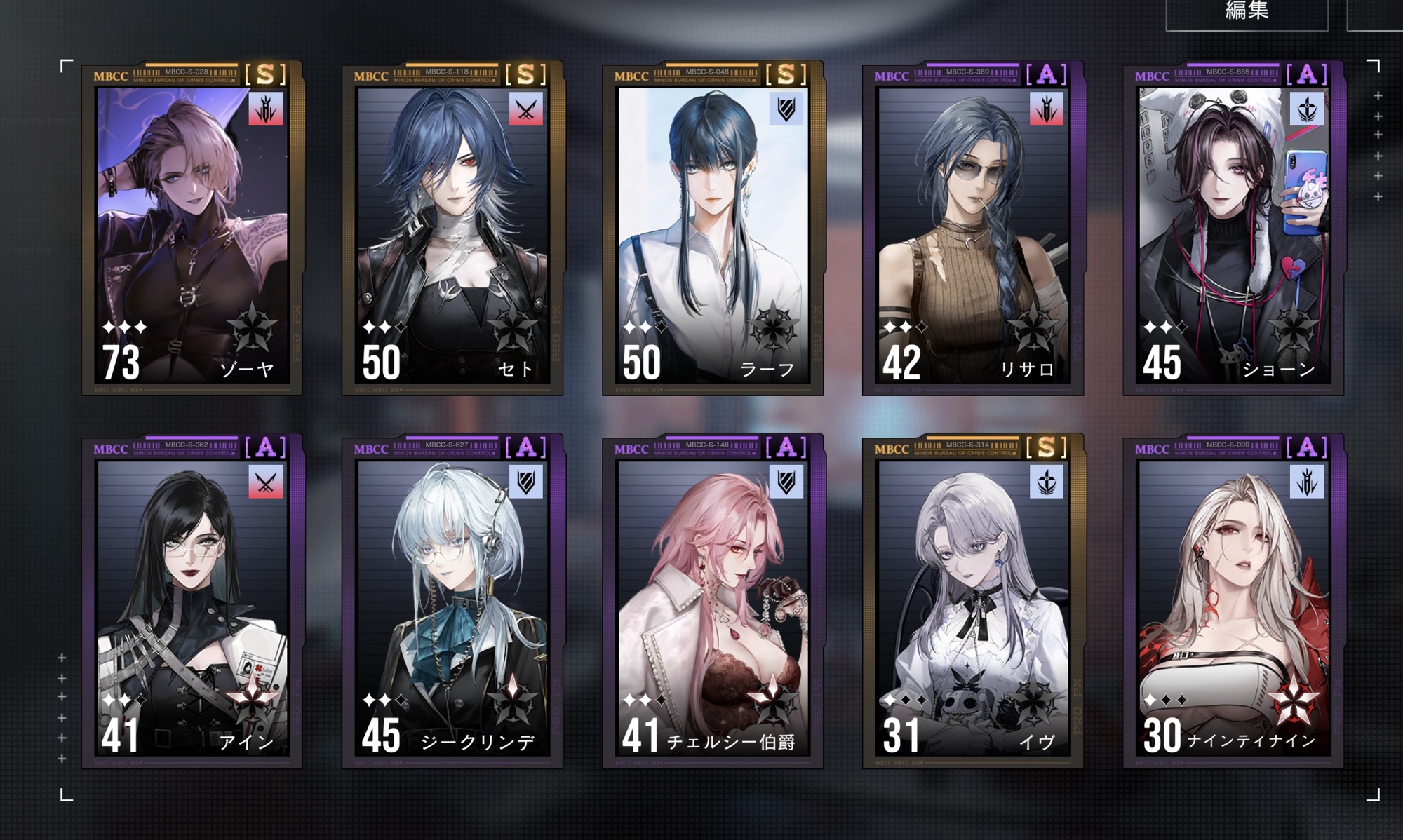The width and height of the screenshot is (1403, 840).
Task: Choose the セト character card
Action: pyautogui.click(x=452, y=229)
